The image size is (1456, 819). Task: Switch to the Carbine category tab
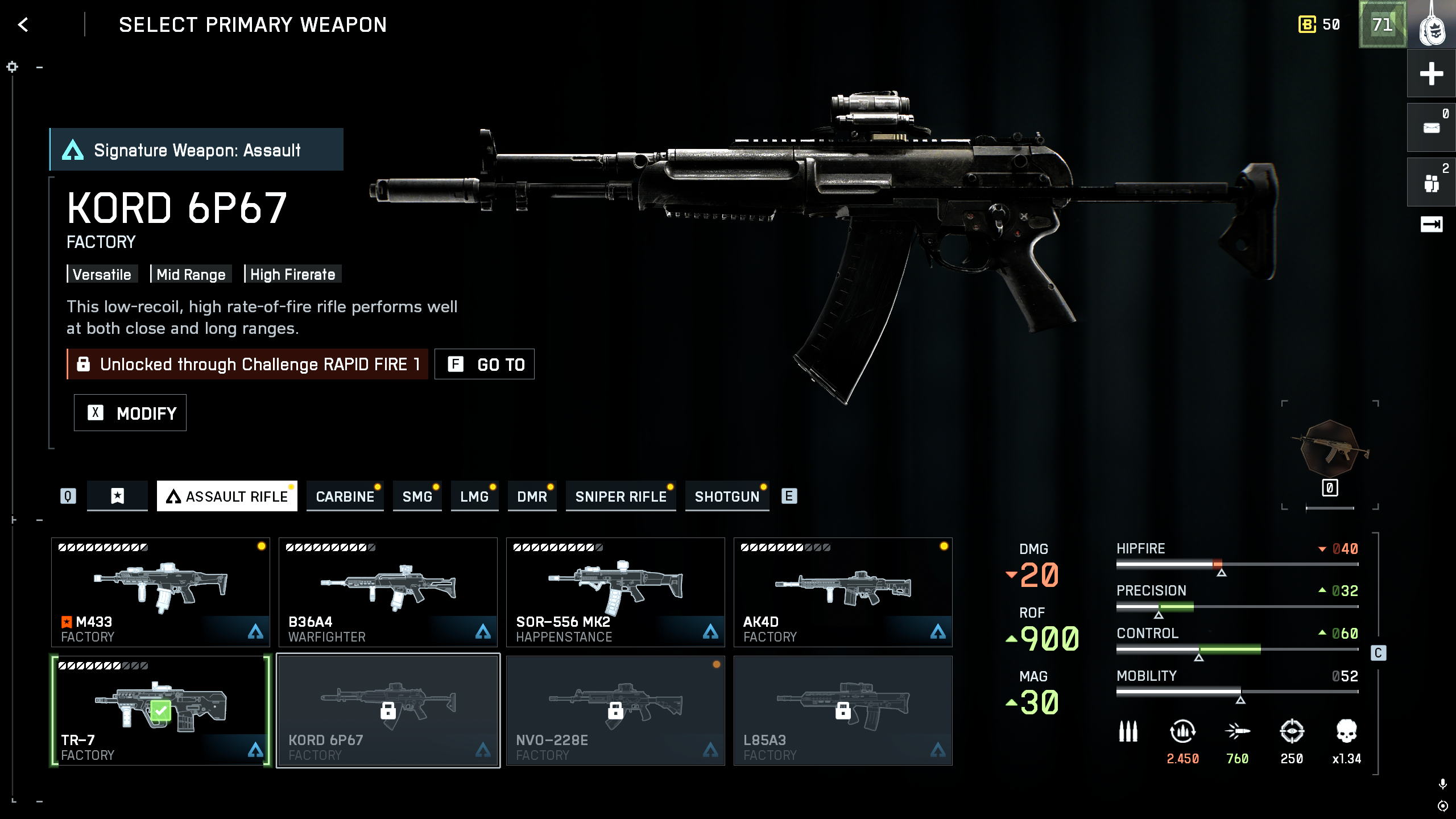(345, 497)
